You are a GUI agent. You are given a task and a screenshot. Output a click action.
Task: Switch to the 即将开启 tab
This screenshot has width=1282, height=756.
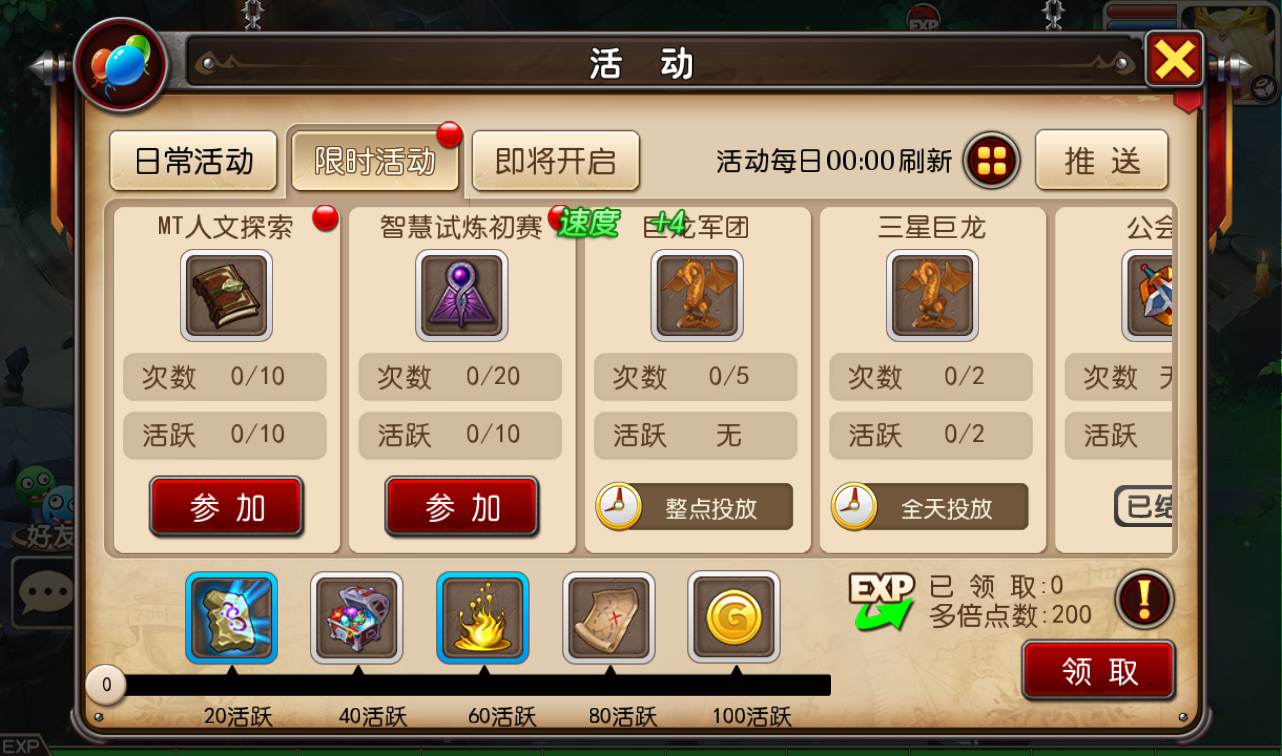(x=555, y=161)
